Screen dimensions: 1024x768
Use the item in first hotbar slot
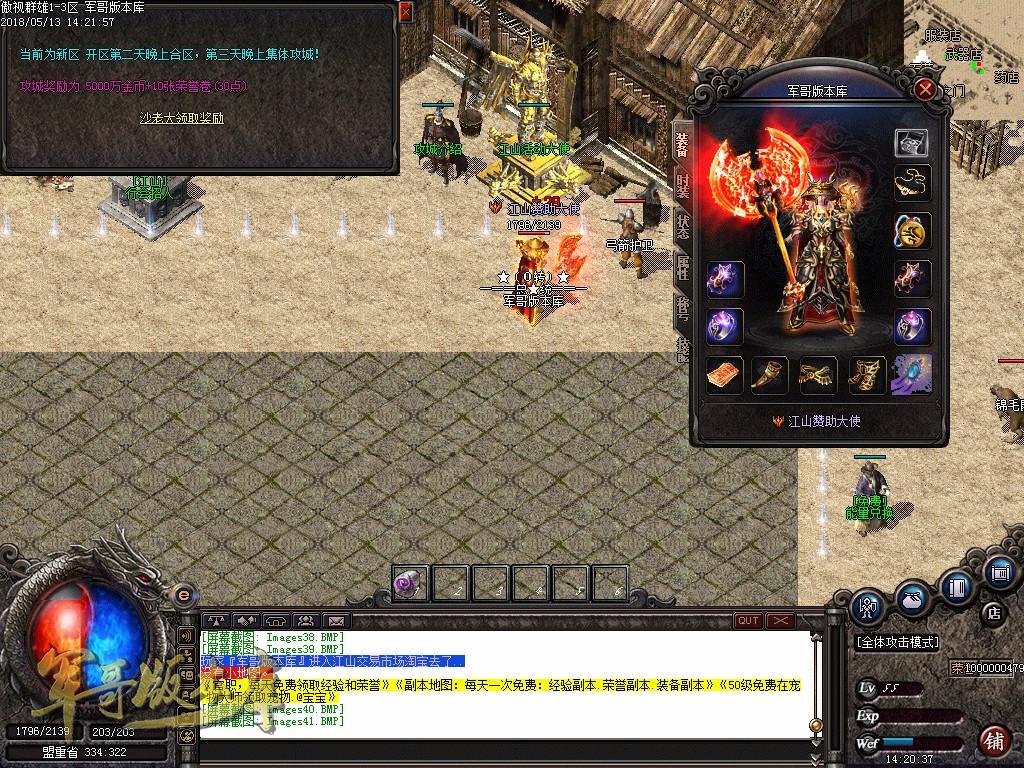point(410,583)
